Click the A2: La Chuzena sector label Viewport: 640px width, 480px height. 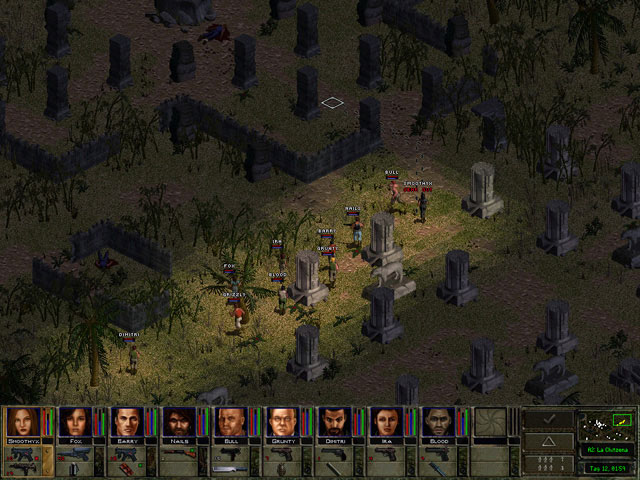(606, 448)
